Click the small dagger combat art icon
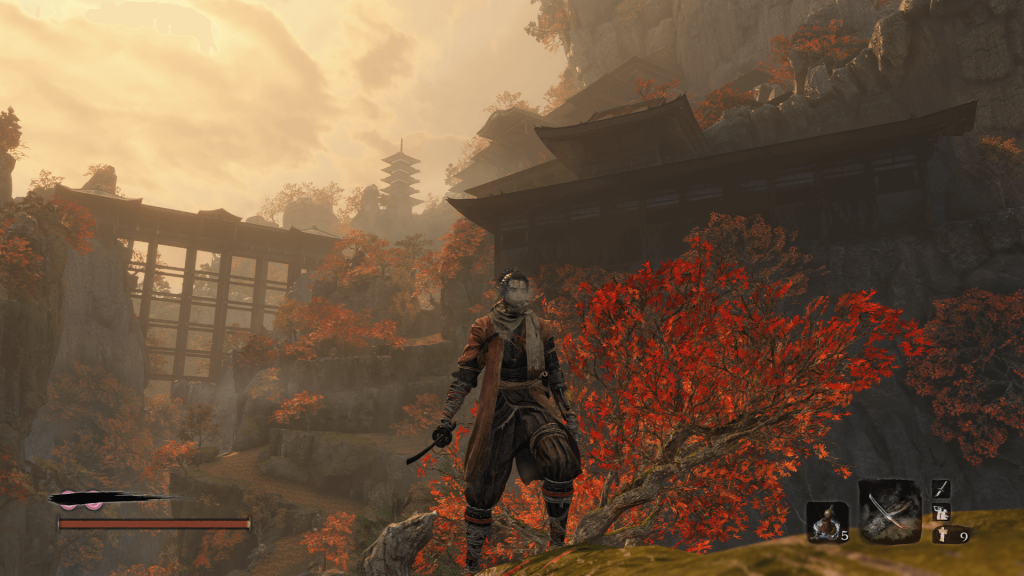Screen dimensions: 1024x576 point(941,488)
